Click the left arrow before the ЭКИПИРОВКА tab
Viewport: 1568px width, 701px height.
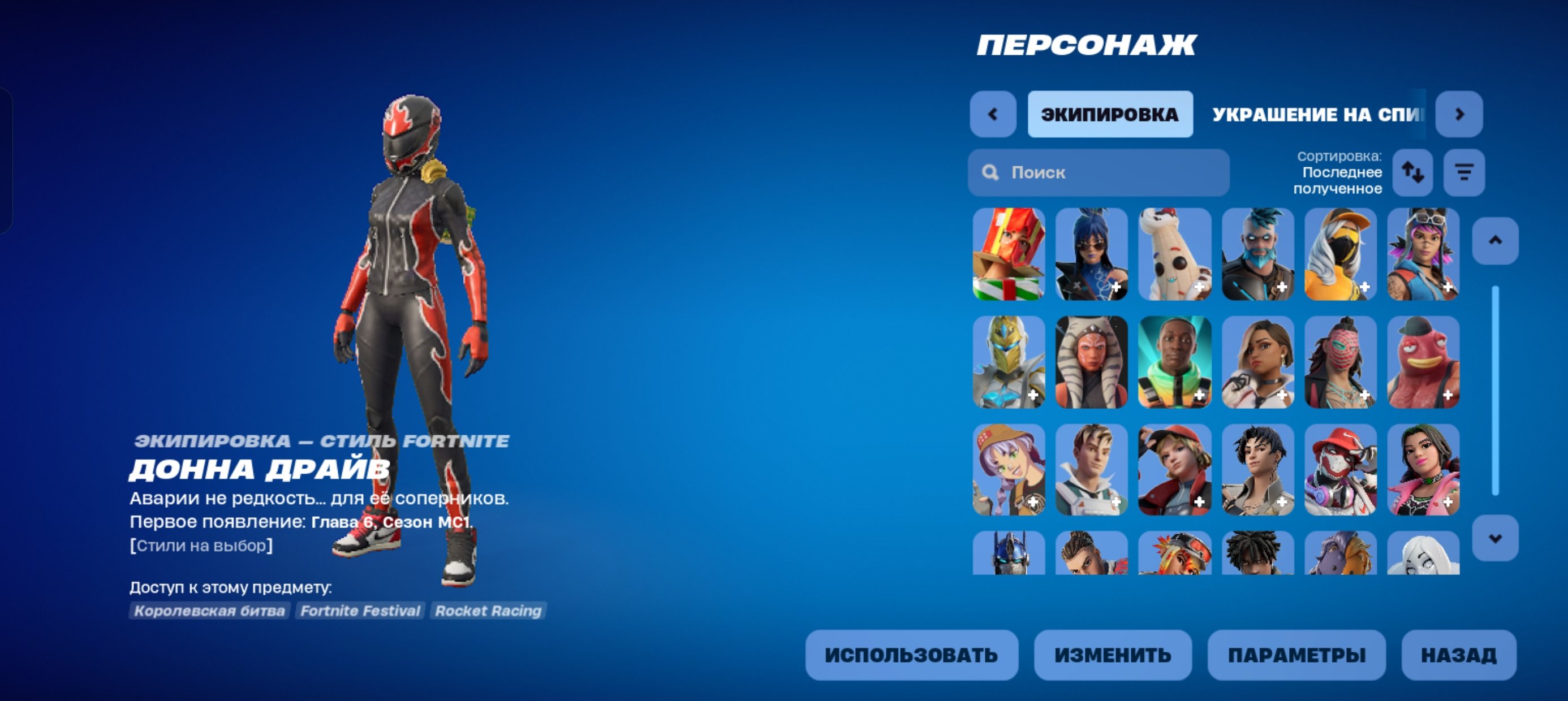tap(992, 114)
